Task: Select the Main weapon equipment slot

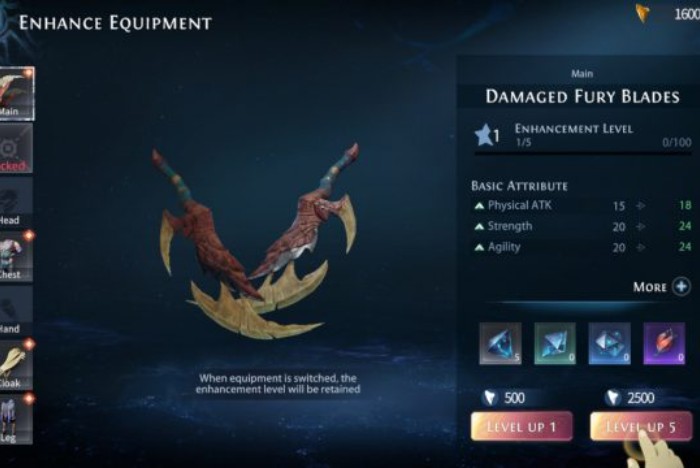Action: click(x=17, y=93)
